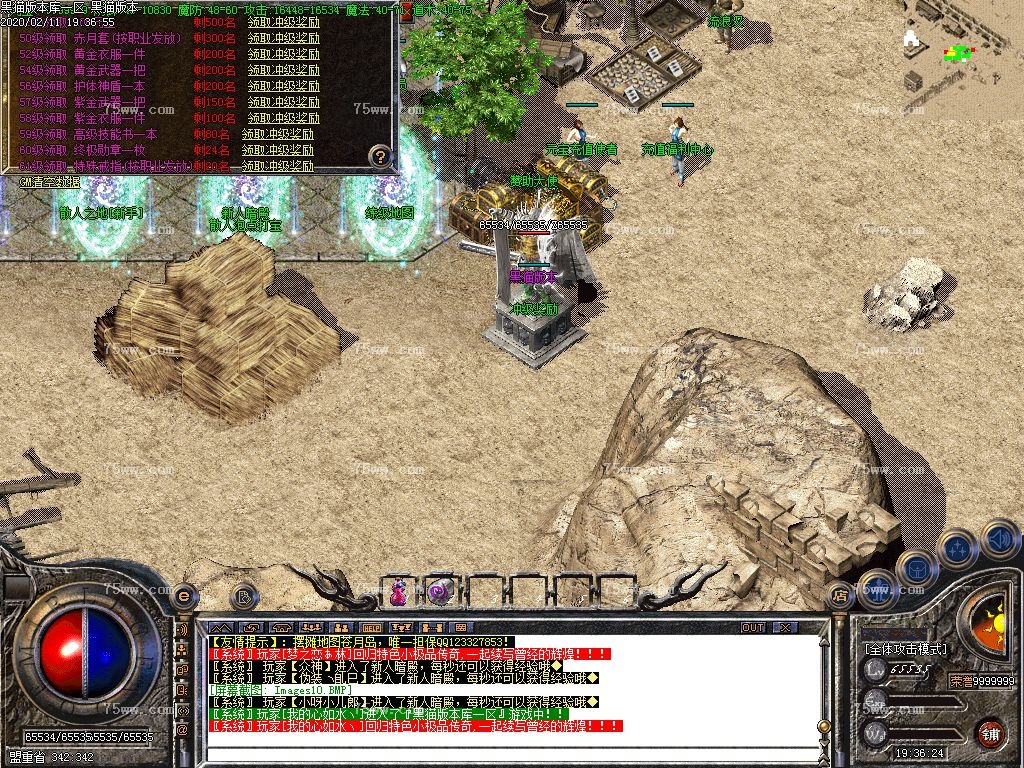
Task: Open the question mark help button
Action: pyautogui.click(x=380, y=156)
